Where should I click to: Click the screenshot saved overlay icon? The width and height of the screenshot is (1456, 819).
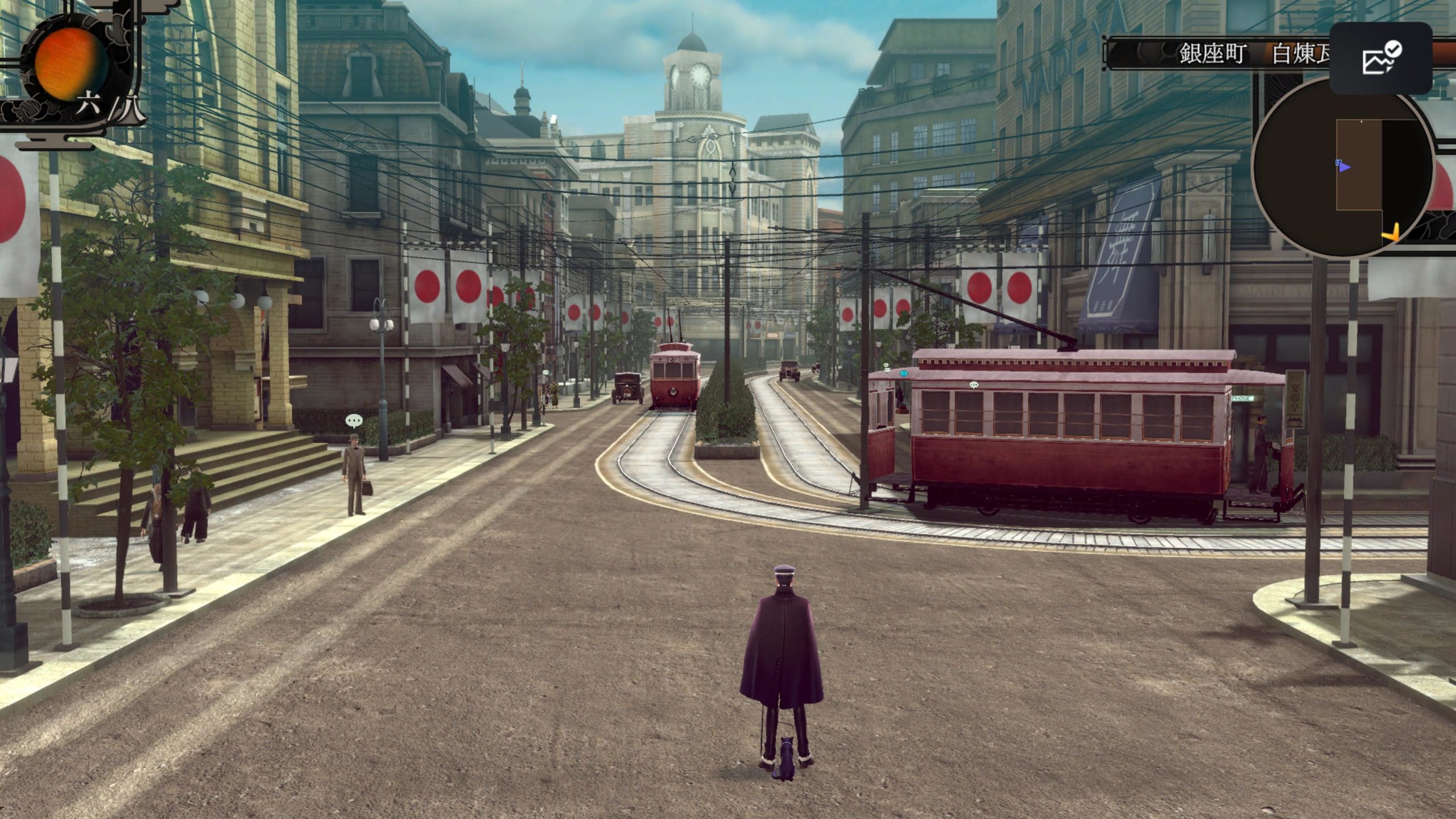[x=1380, y=58]
